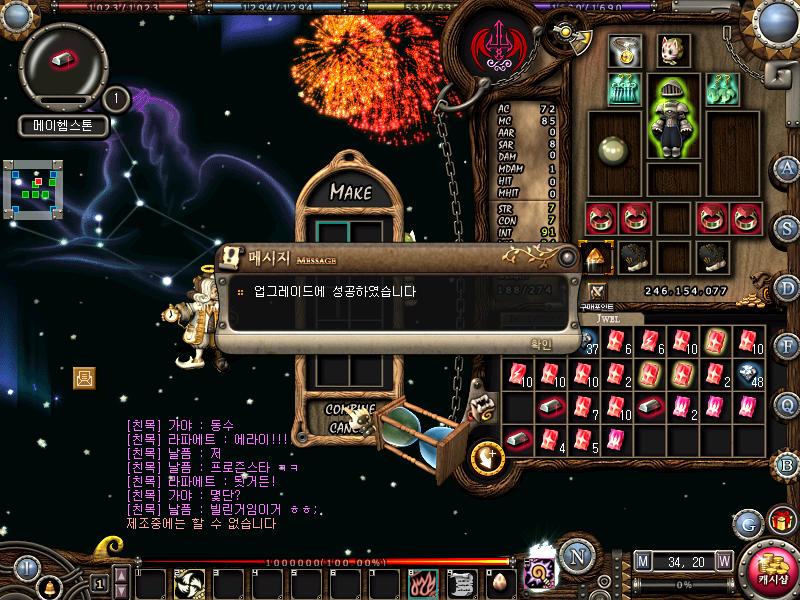Open the Q side menu button
Image resolution: width=800 pixels, height=600 pixels.
[x=788, y=404]
